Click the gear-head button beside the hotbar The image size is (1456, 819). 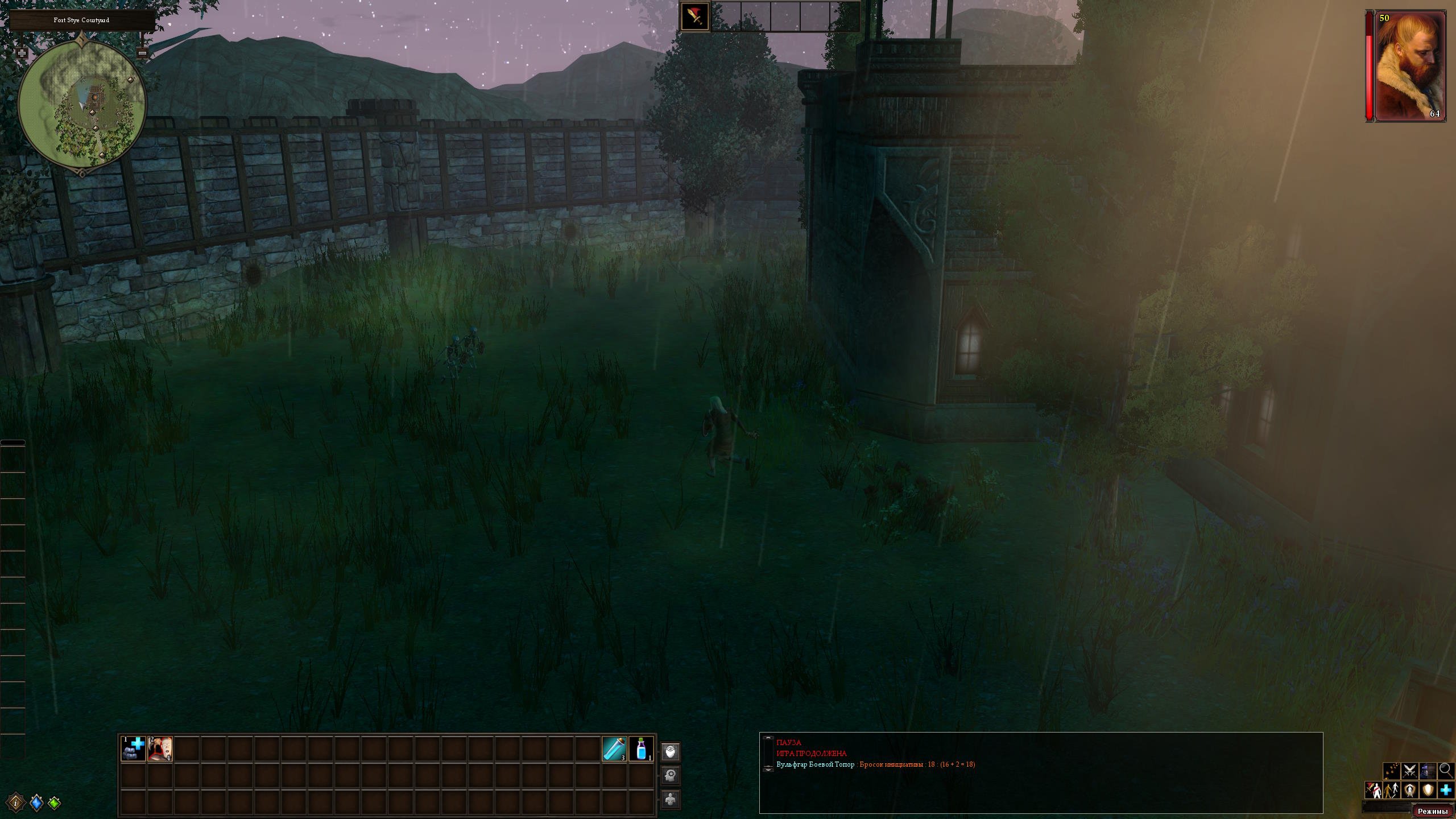671,775
